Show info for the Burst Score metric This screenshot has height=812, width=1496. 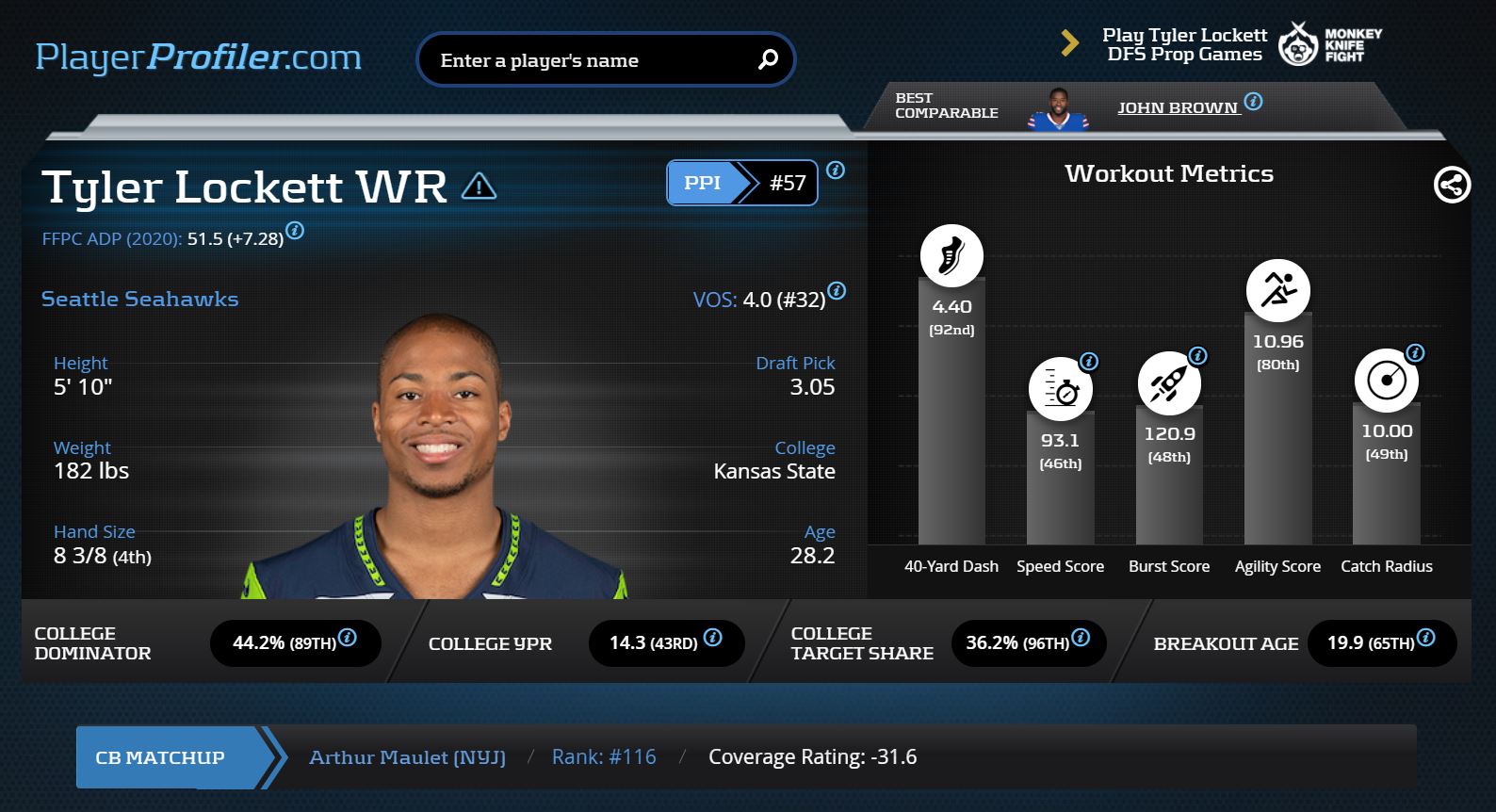tap(1198, 356)
